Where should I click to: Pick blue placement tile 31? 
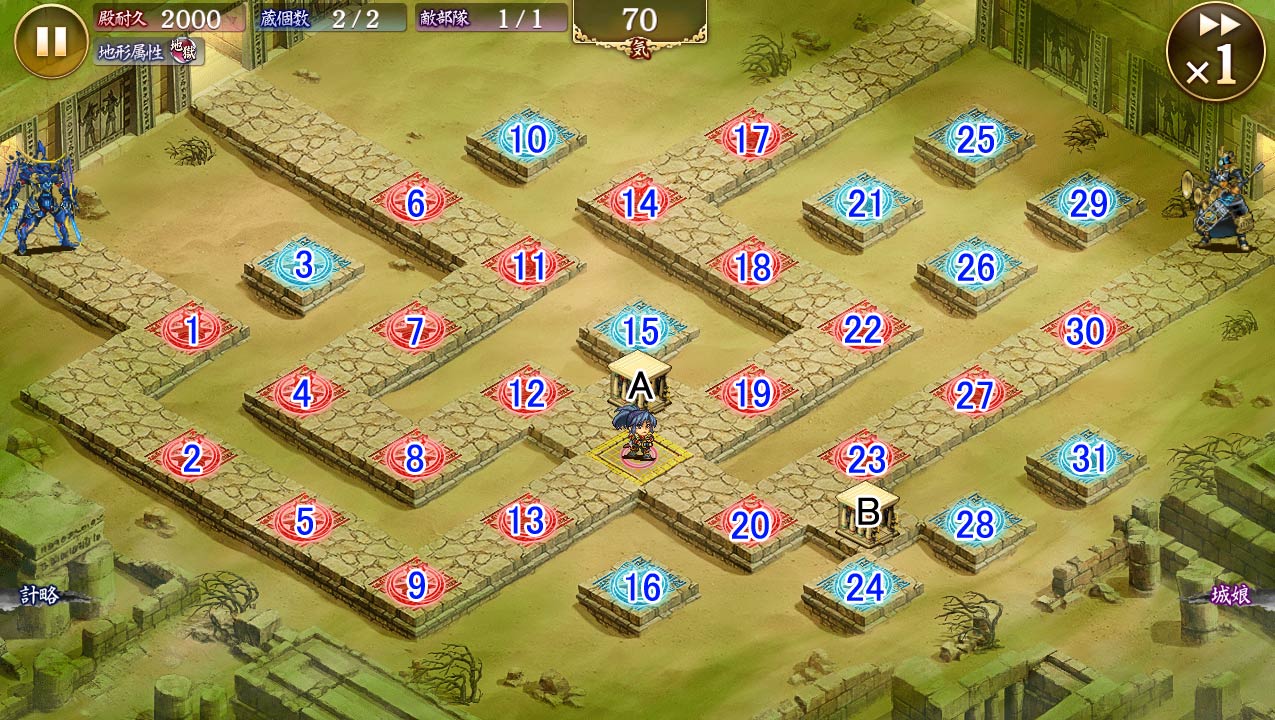click(1088, 458)
